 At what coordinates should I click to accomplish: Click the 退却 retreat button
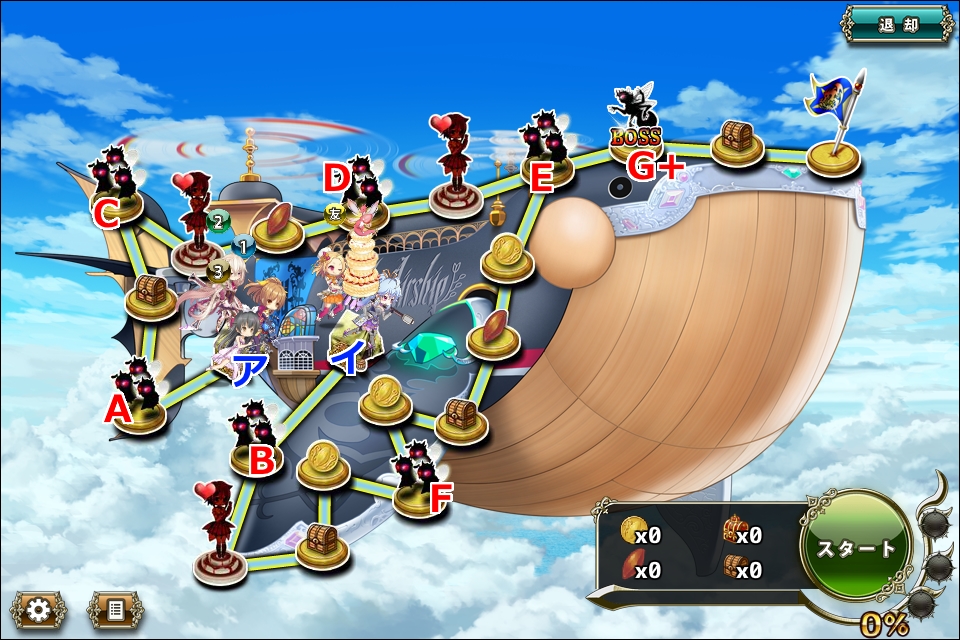pyautogui.click(x=897, y=24)
